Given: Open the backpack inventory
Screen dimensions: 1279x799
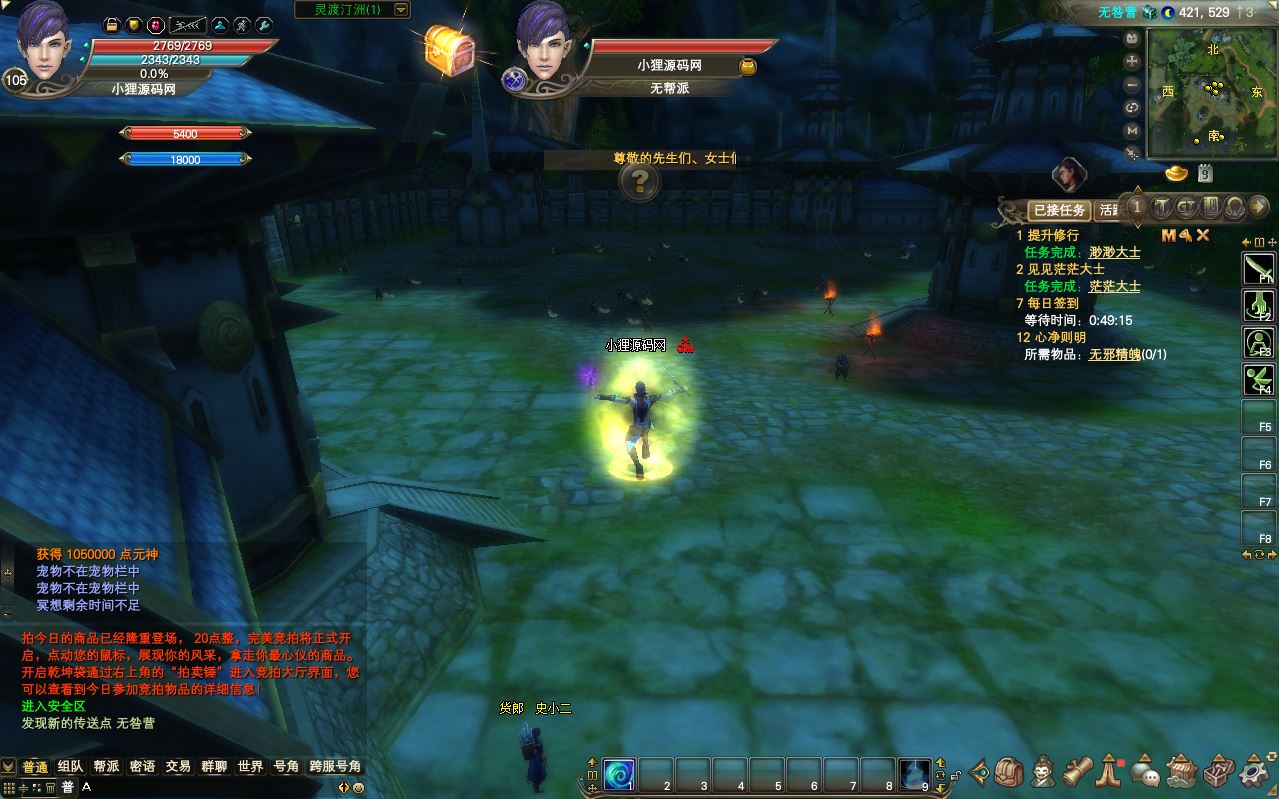Looking at the screenshot, I should tap(1009, 771).
